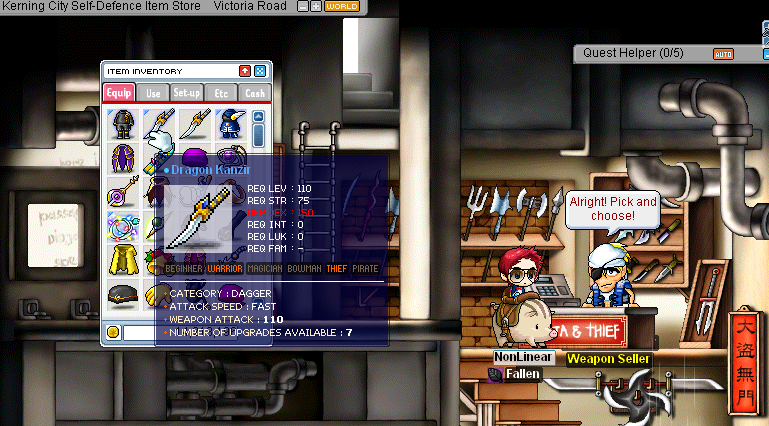
Task: Switch to the Cash inventory tab
Action: tap(255, 93)
